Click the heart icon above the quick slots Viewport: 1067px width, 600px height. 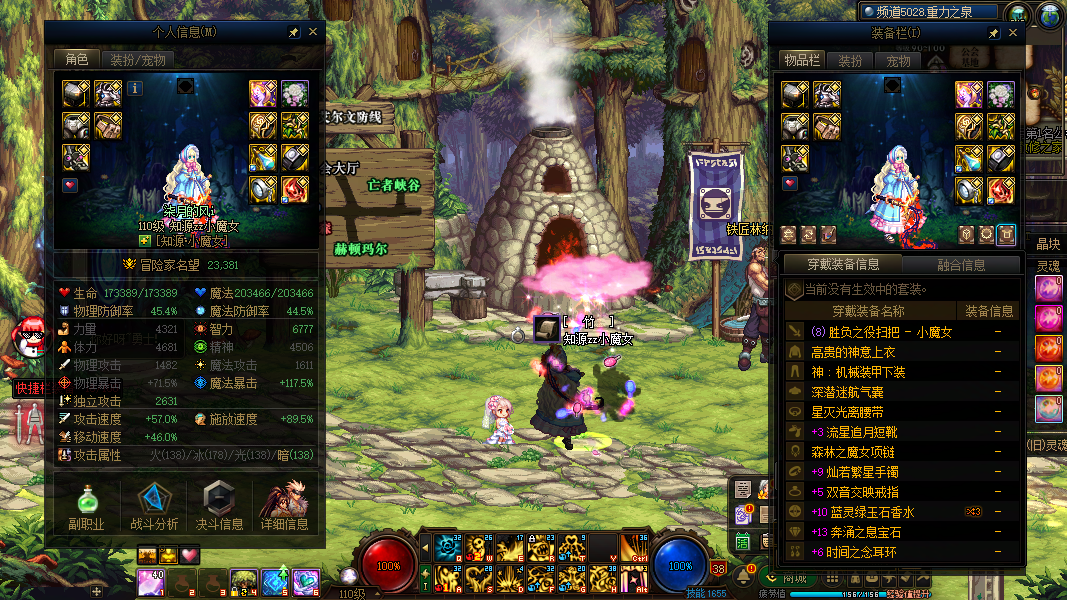[x=189, y=555]
